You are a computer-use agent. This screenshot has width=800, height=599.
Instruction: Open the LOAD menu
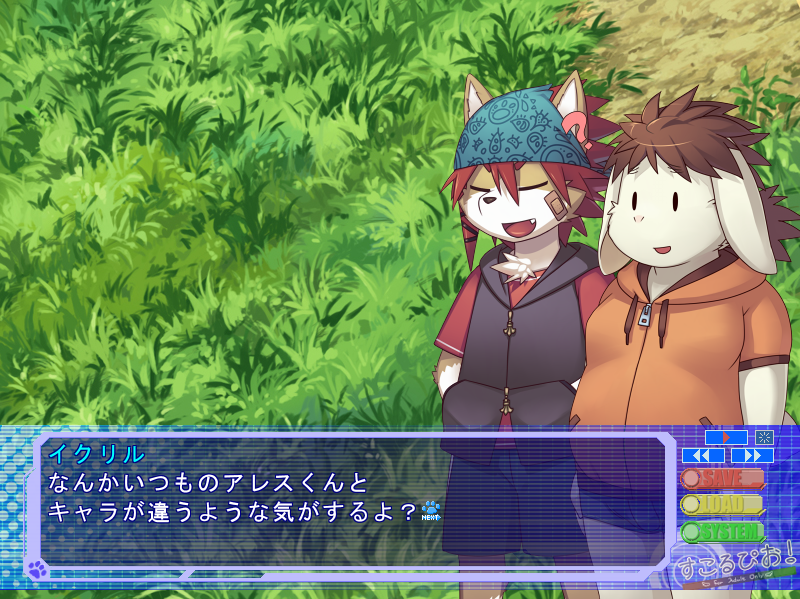[722, 505]
